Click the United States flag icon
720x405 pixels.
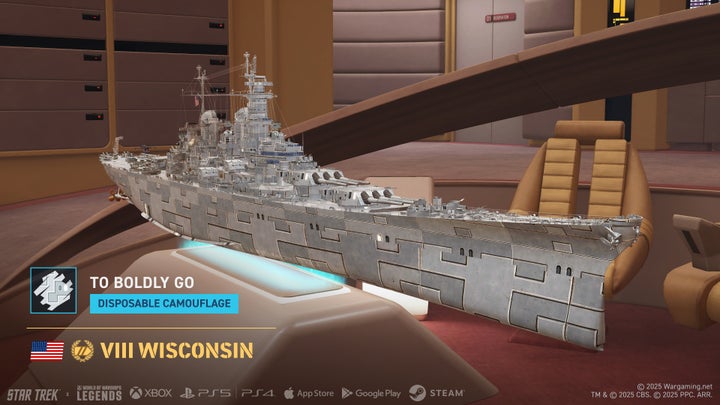(47, 351)
